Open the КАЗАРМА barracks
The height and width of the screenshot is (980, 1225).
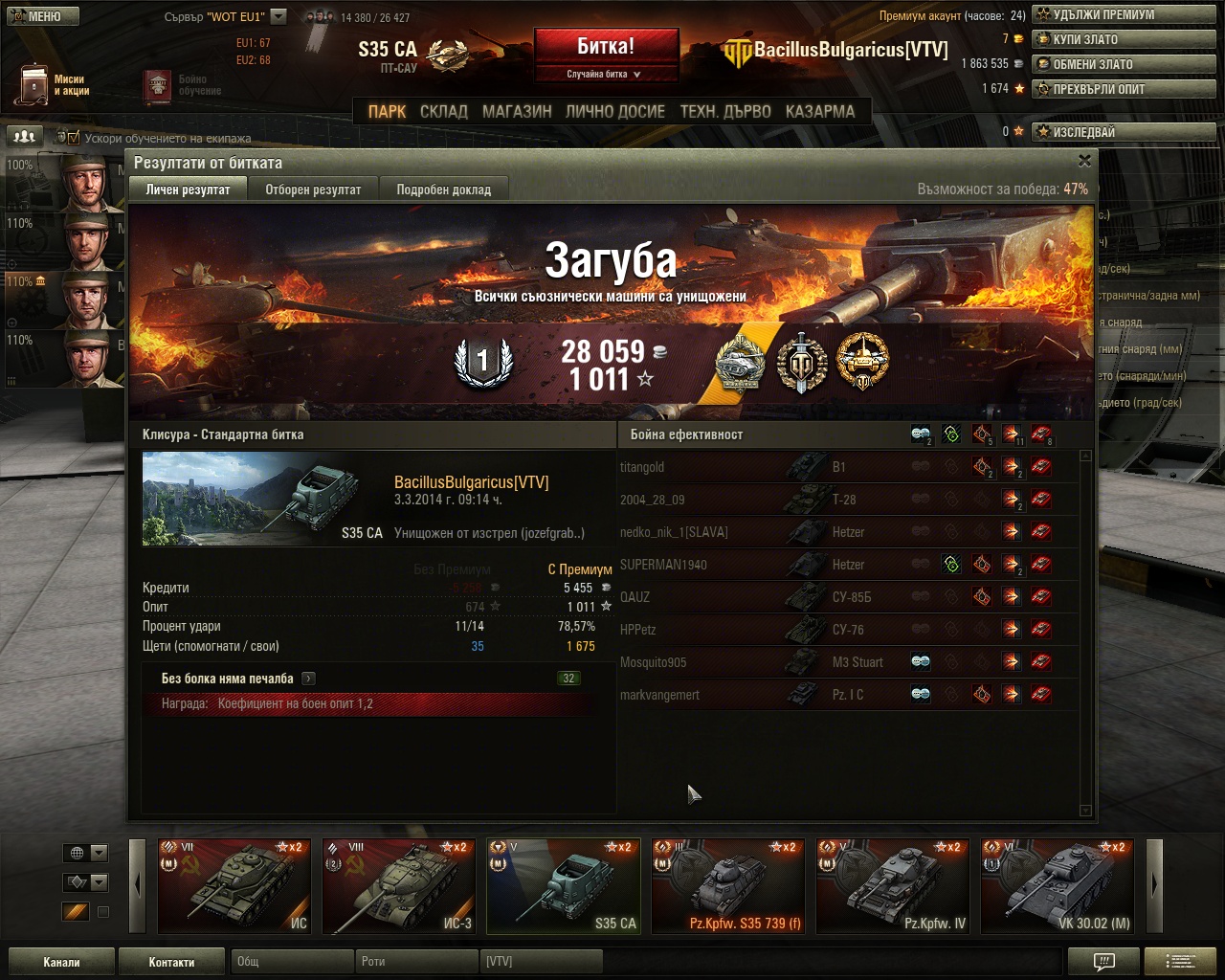tap(819, 111)
